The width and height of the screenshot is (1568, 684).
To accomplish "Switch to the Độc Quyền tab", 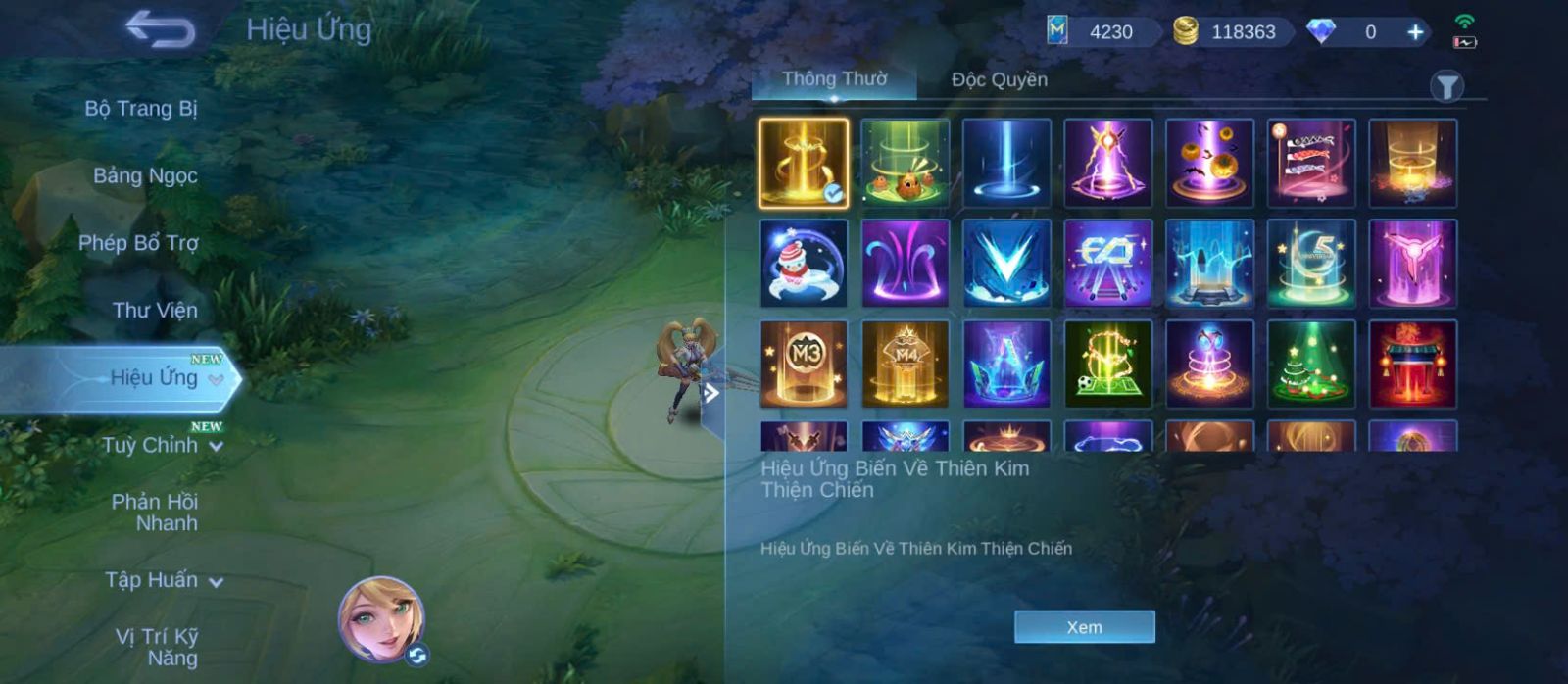I will pyautogui.click(x=999, y=80).
